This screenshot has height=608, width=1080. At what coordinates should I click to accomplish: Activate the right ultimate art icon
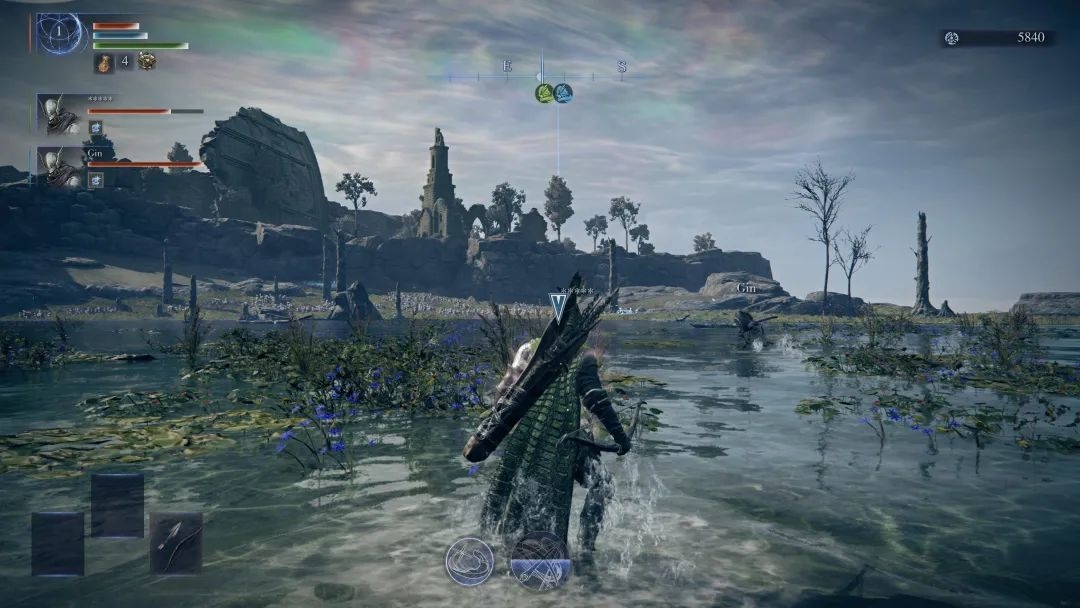pyautogui.click(x=540, y=560)
